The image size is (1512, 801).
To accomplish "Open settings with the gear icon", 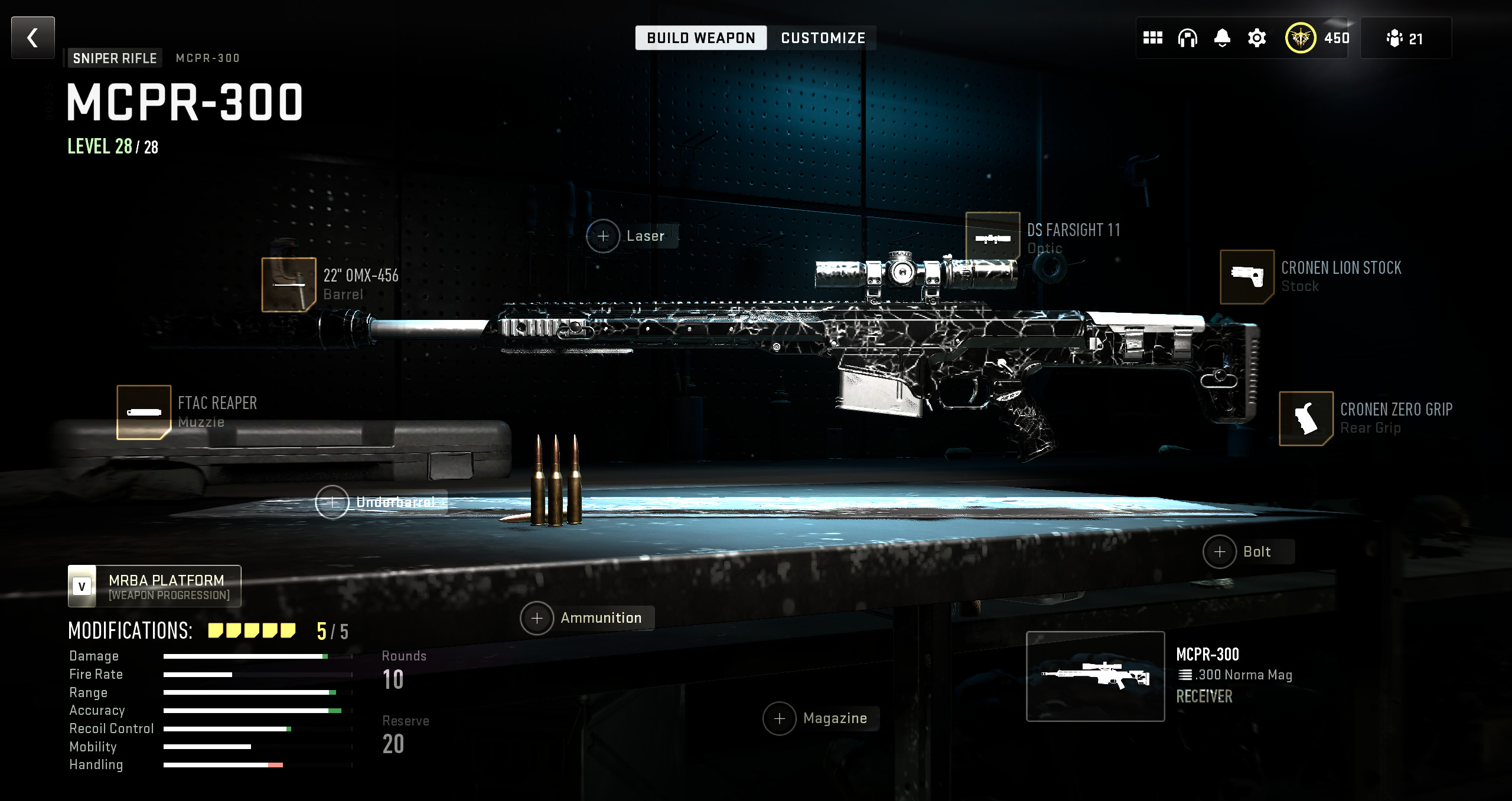I will click(x=1257, y=38).
